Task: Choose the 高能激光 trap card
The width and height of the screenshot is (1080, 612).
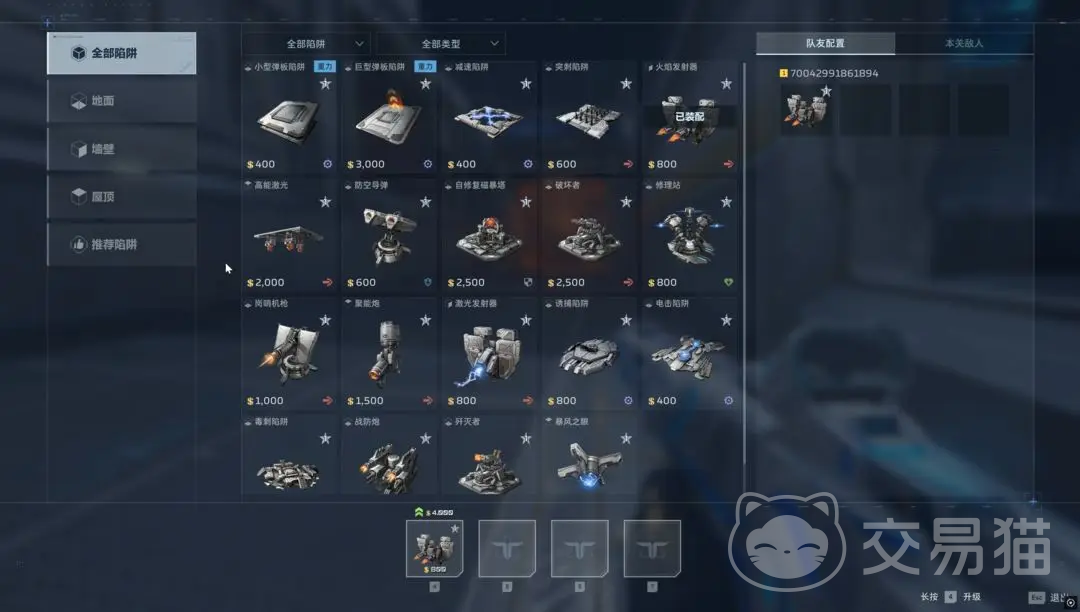Action: [x=289, y=236]
